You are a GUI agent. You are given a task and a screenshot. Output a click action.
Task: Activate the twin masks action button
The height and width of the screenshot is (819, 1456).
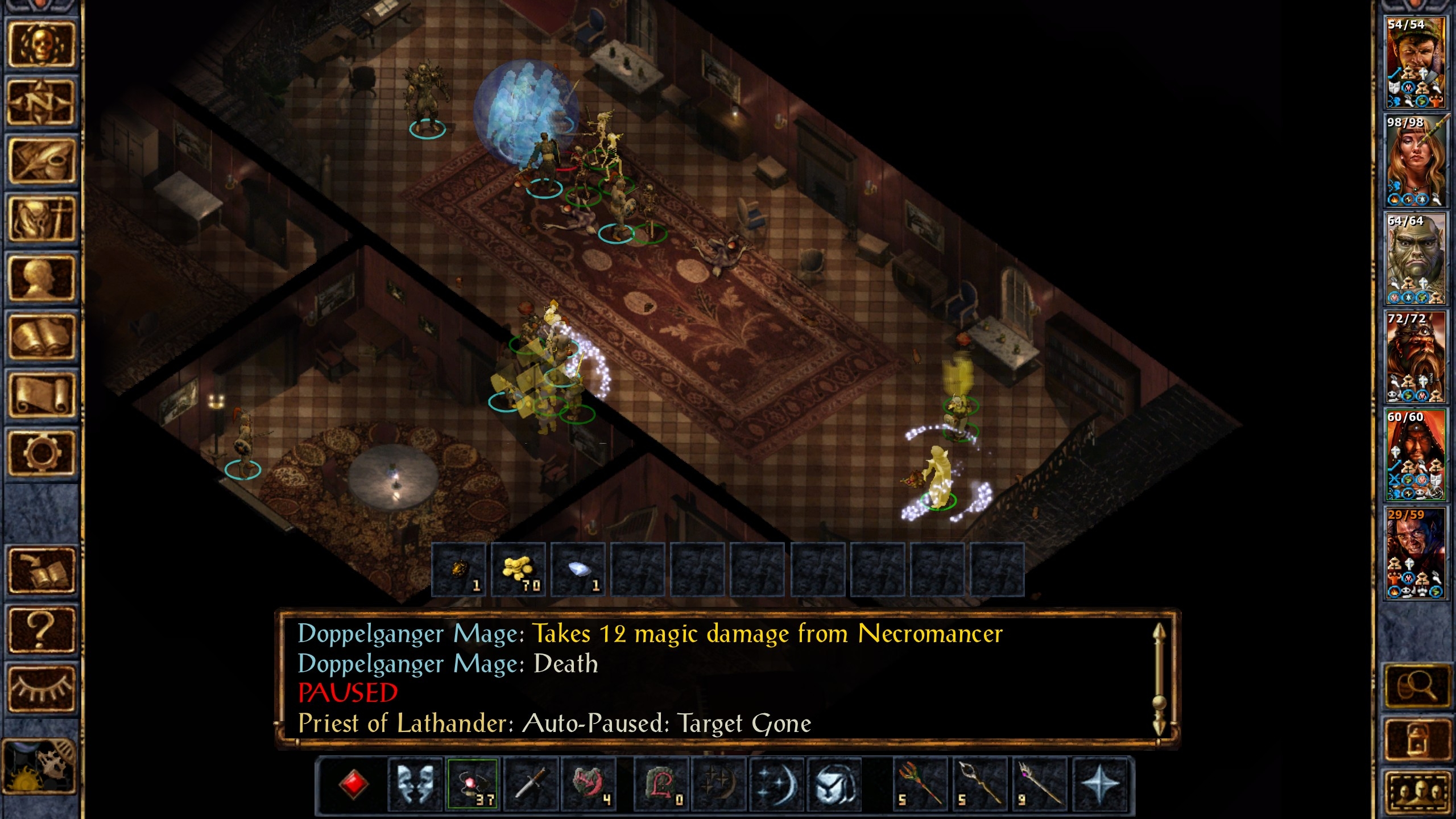(415, 784)
